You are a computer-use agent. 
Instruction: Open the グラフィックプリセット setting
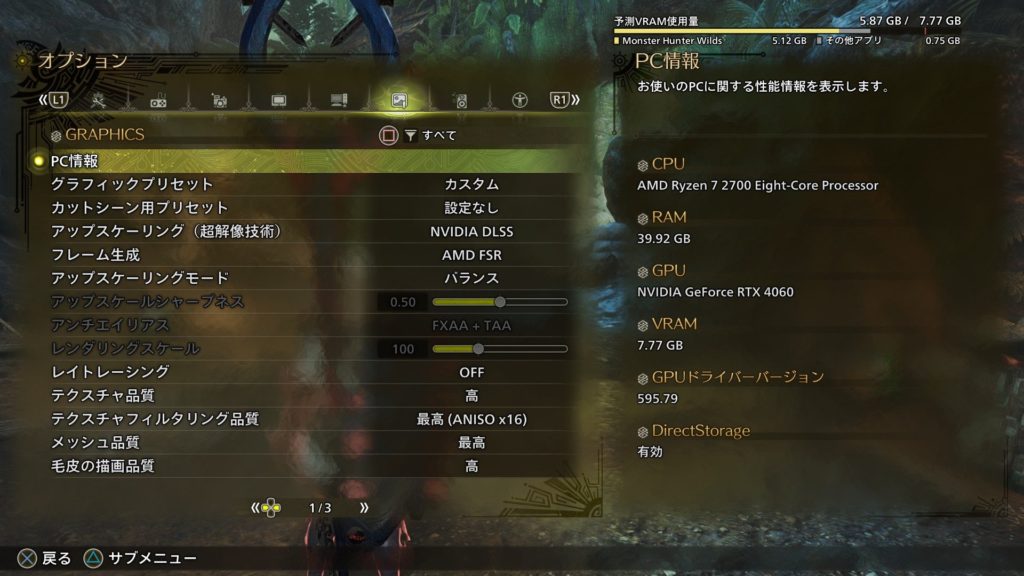coord(300,185)
